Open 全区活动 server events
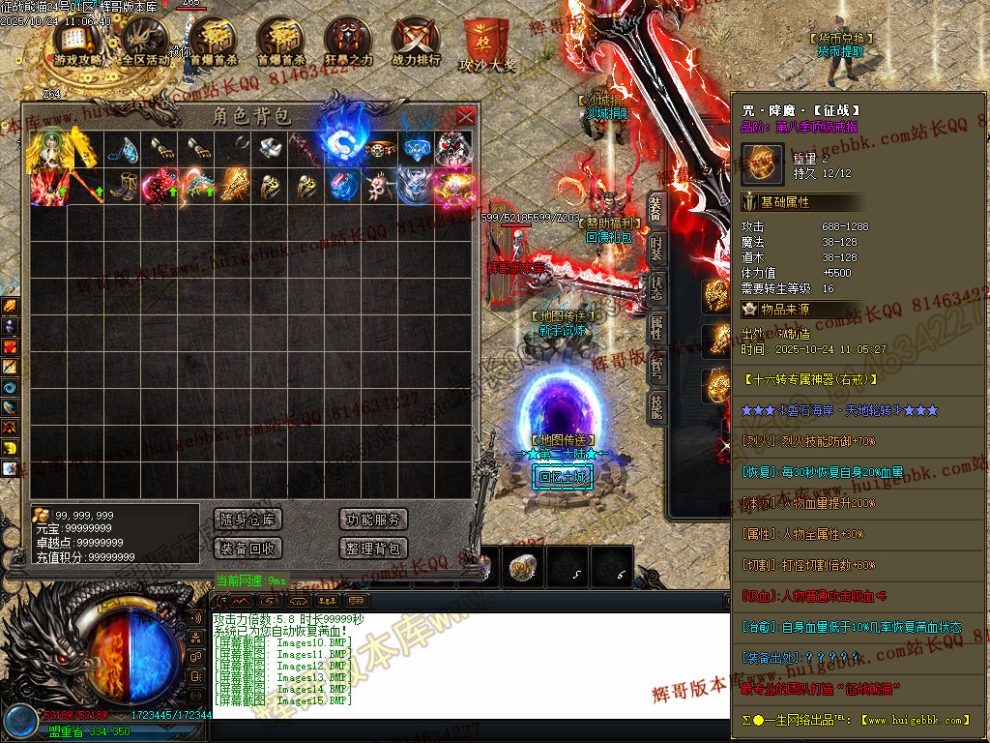 [x=145, y=43]
